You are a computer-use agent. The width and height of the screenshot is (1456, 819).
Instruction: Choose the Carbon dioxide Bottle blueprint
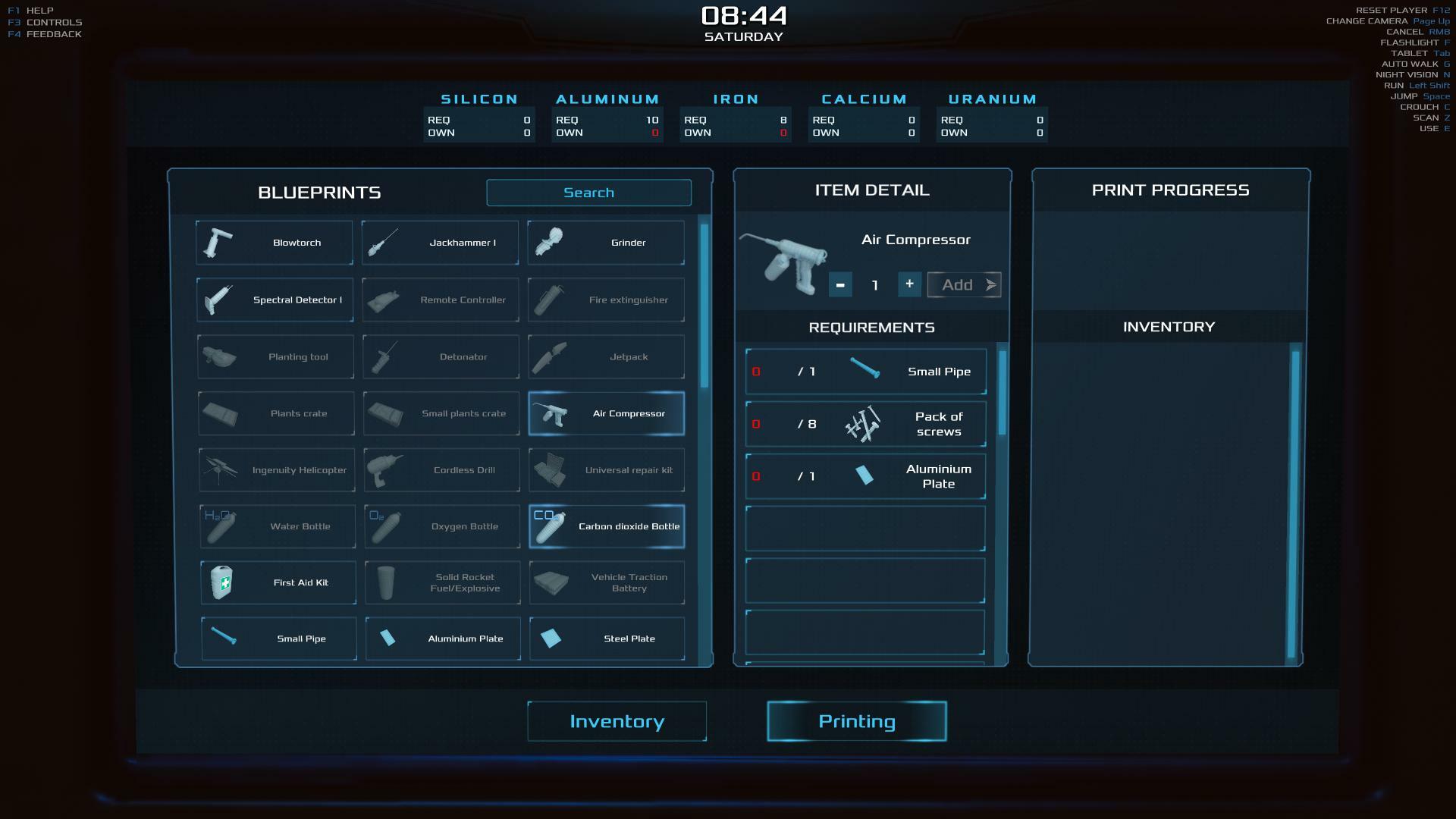606,526
